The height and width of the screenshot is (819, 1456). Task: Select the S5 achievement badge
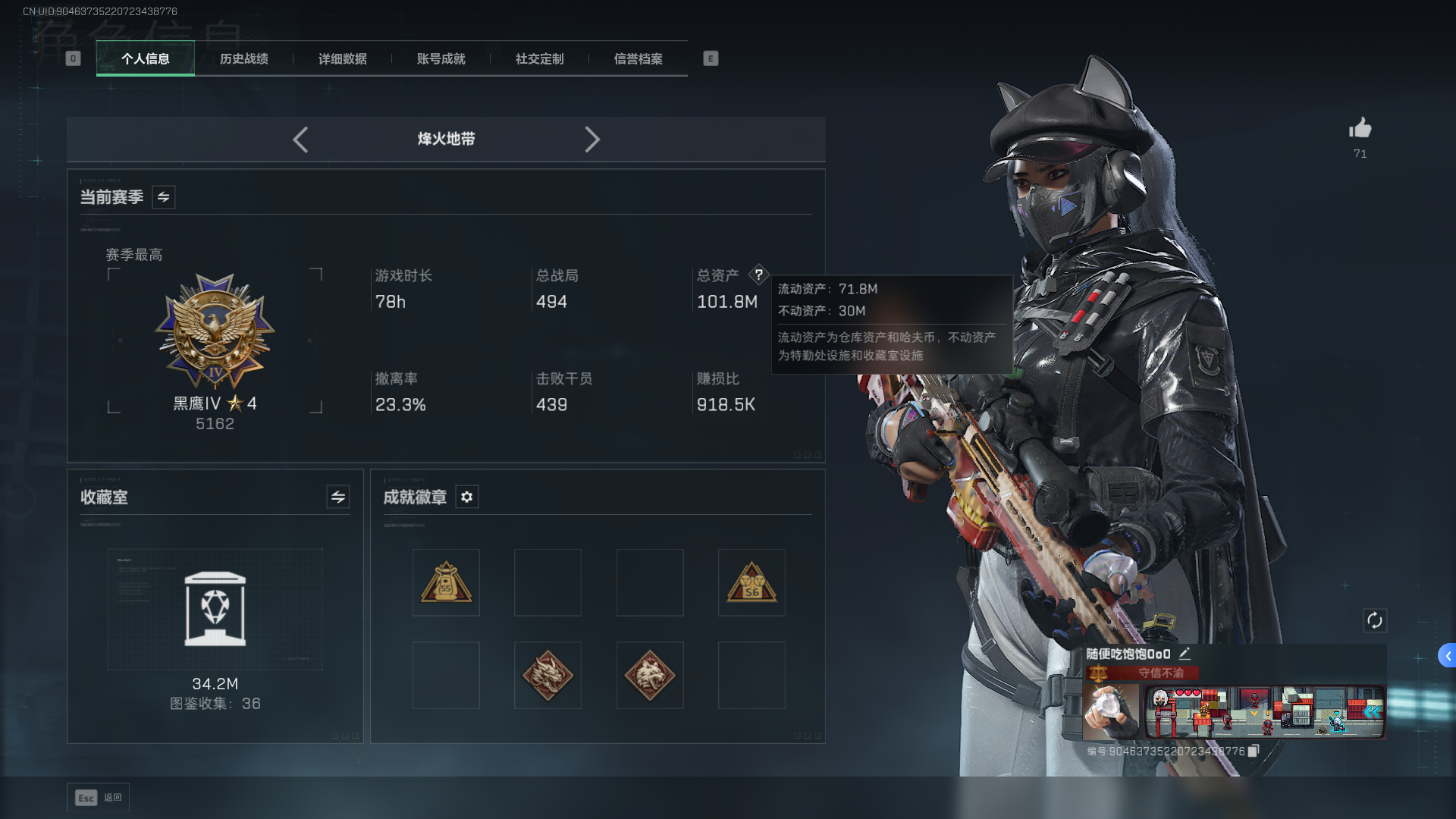(x=446, y=582)
